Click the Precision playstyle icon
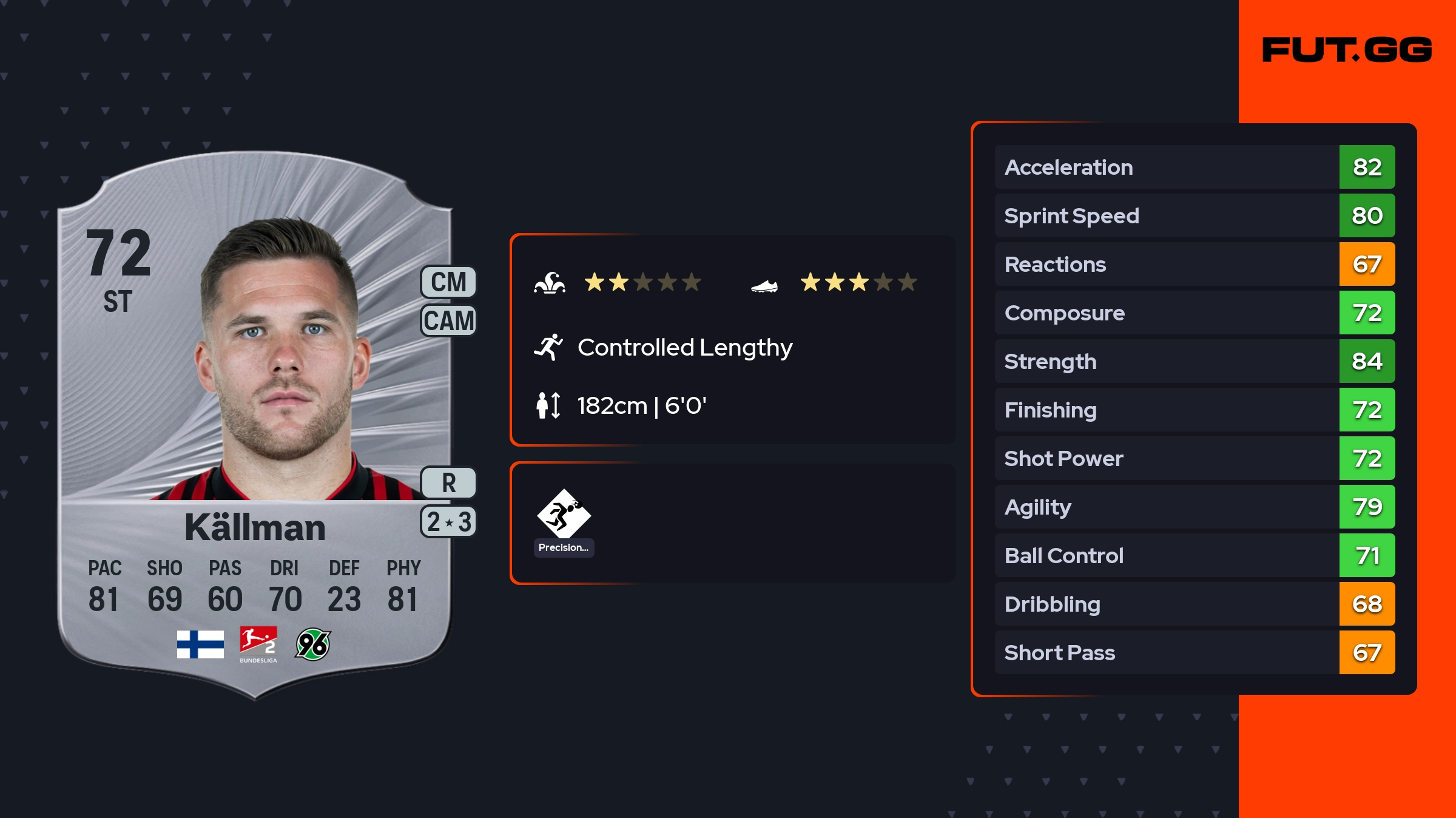Image resolution: width=1456 pixels, height=818 pixels. click(564, 515)
